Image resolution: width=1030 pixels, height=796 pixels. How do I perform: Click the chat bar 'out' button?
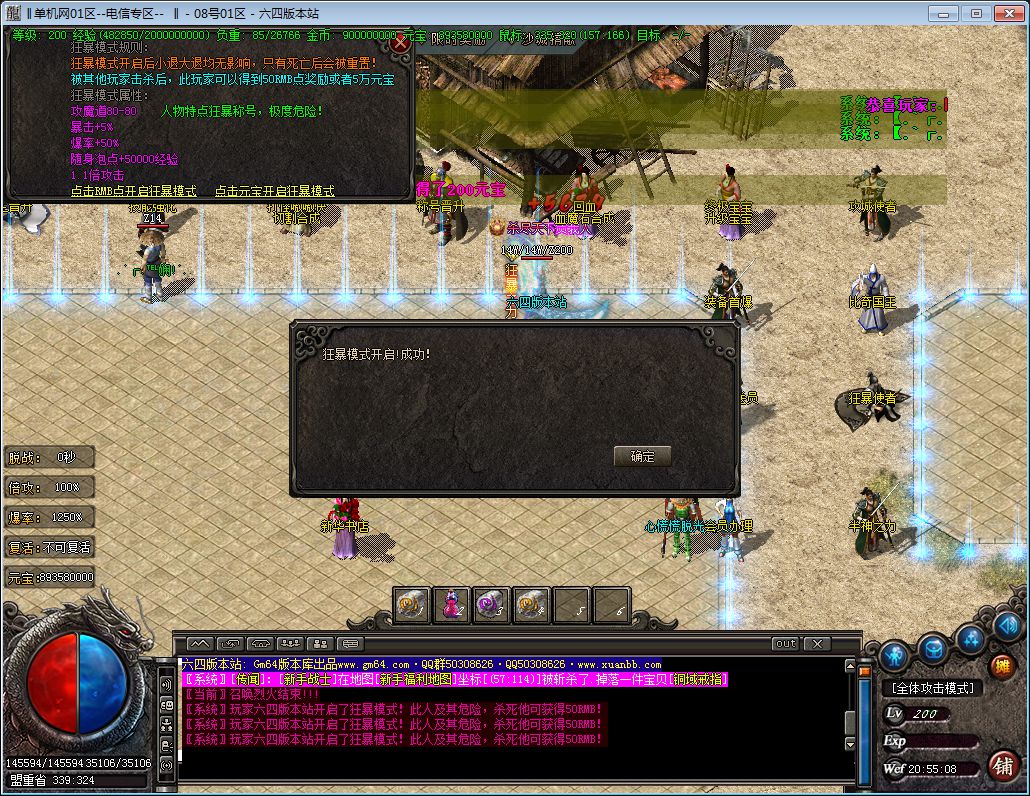point(785,644)
